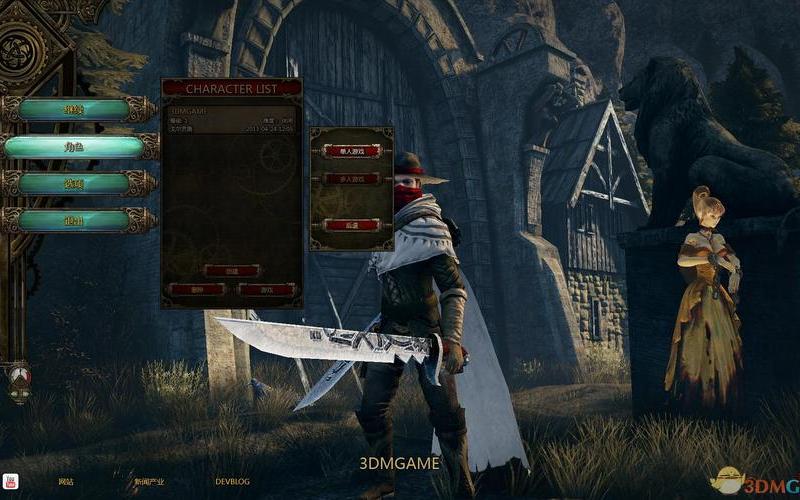Open the YouTube icon link
The height and width of the screenshot is (500, 800).
pos(11,481)
